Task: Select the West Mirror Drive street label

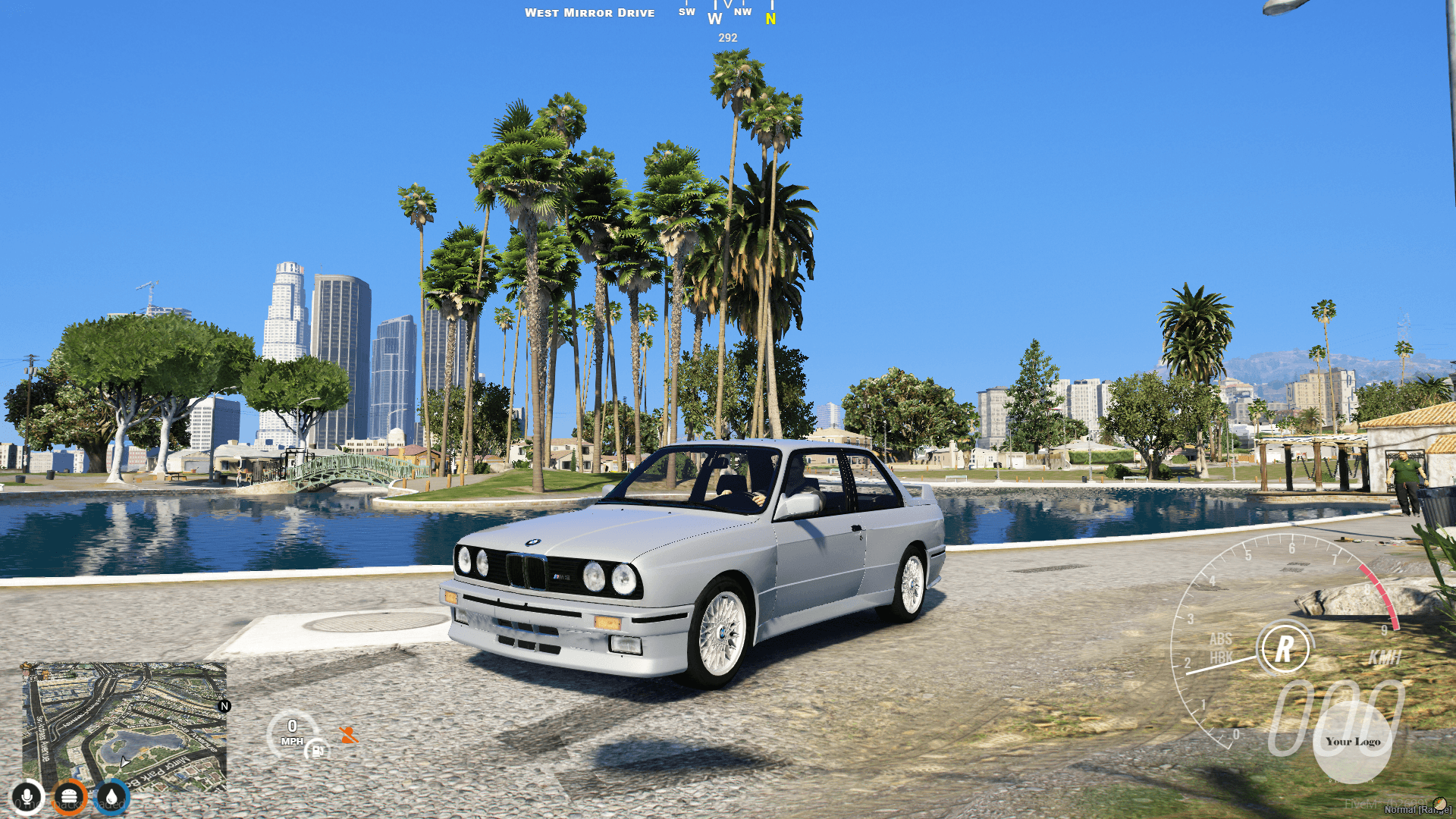Action: [x=591, y=12]
